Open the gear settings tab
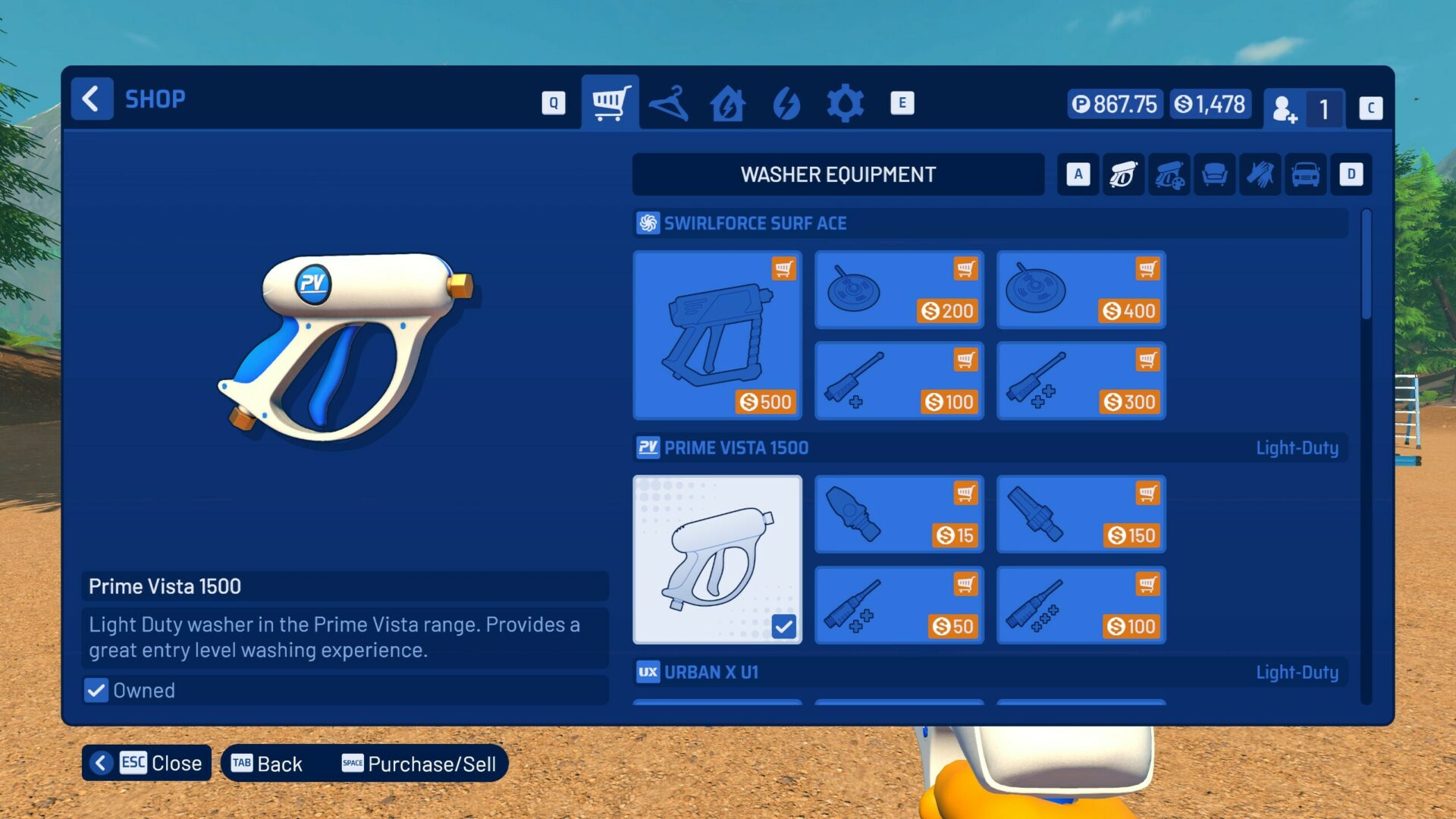The width and height of the screenshot is (1456, 819). 845,103
